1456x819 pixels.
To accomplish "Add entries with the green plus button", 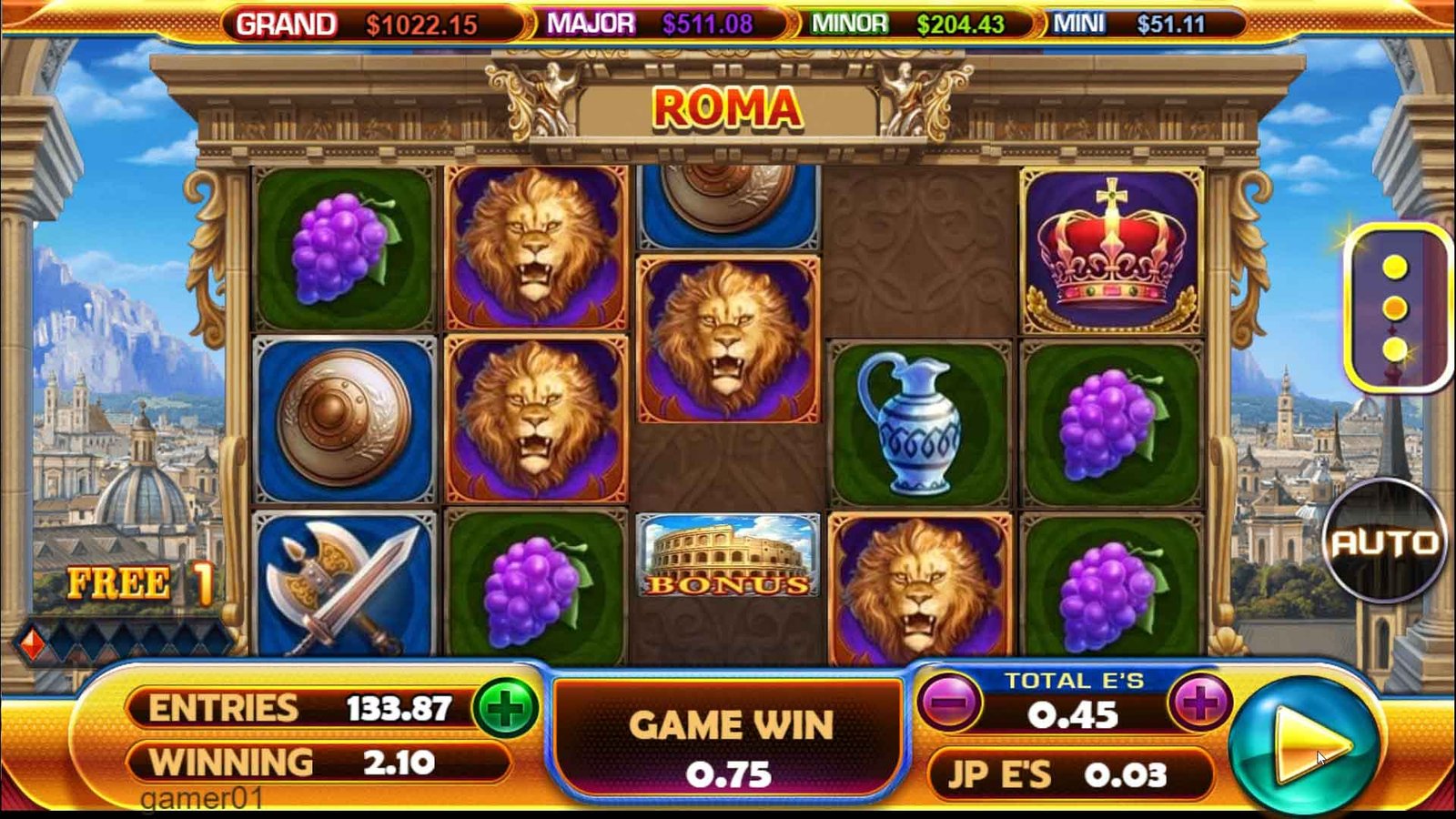I will 506,708.
